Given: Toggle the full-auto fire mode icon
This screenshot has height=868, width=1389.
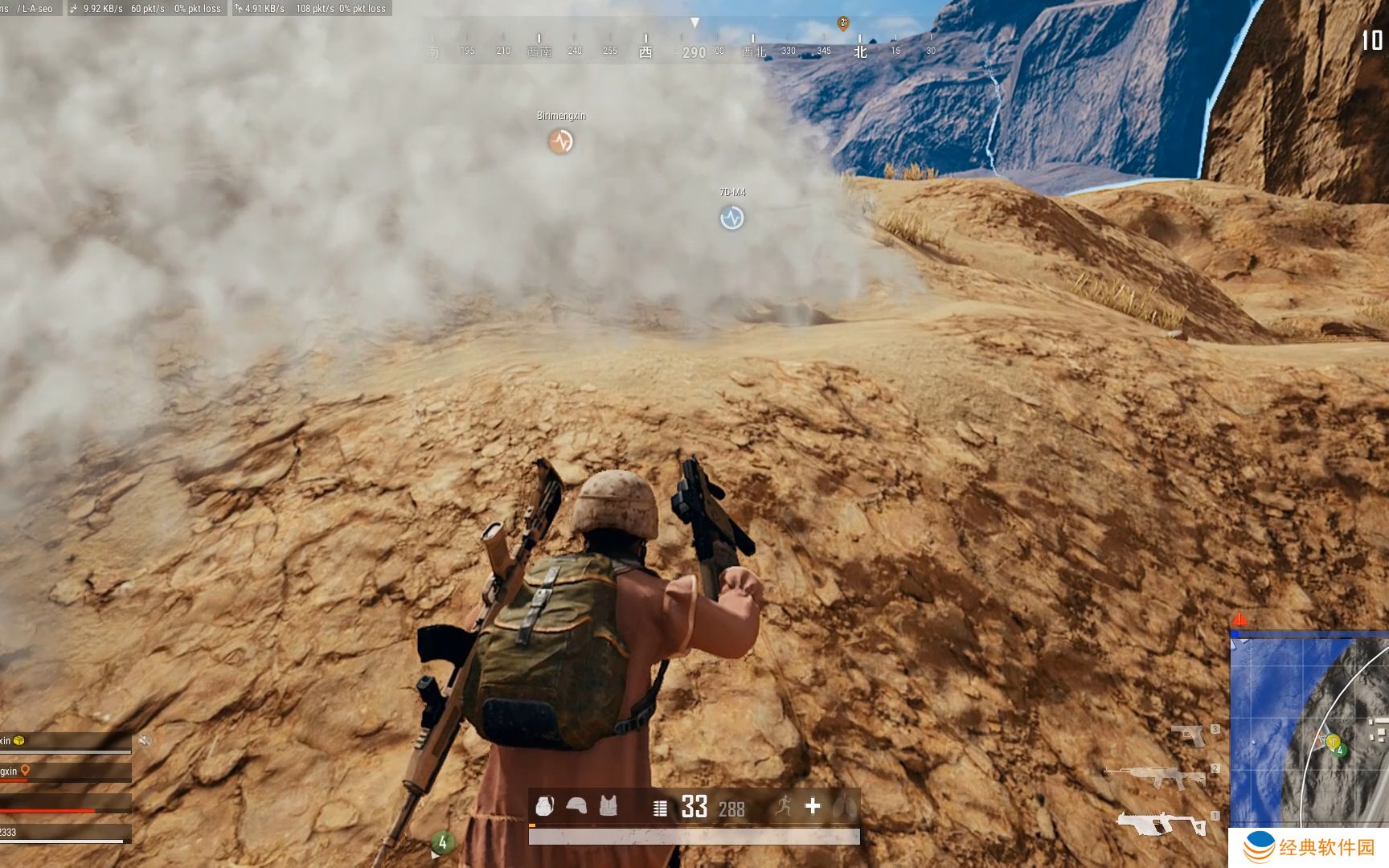Looking at the screenshot, I should click(660, 808).
